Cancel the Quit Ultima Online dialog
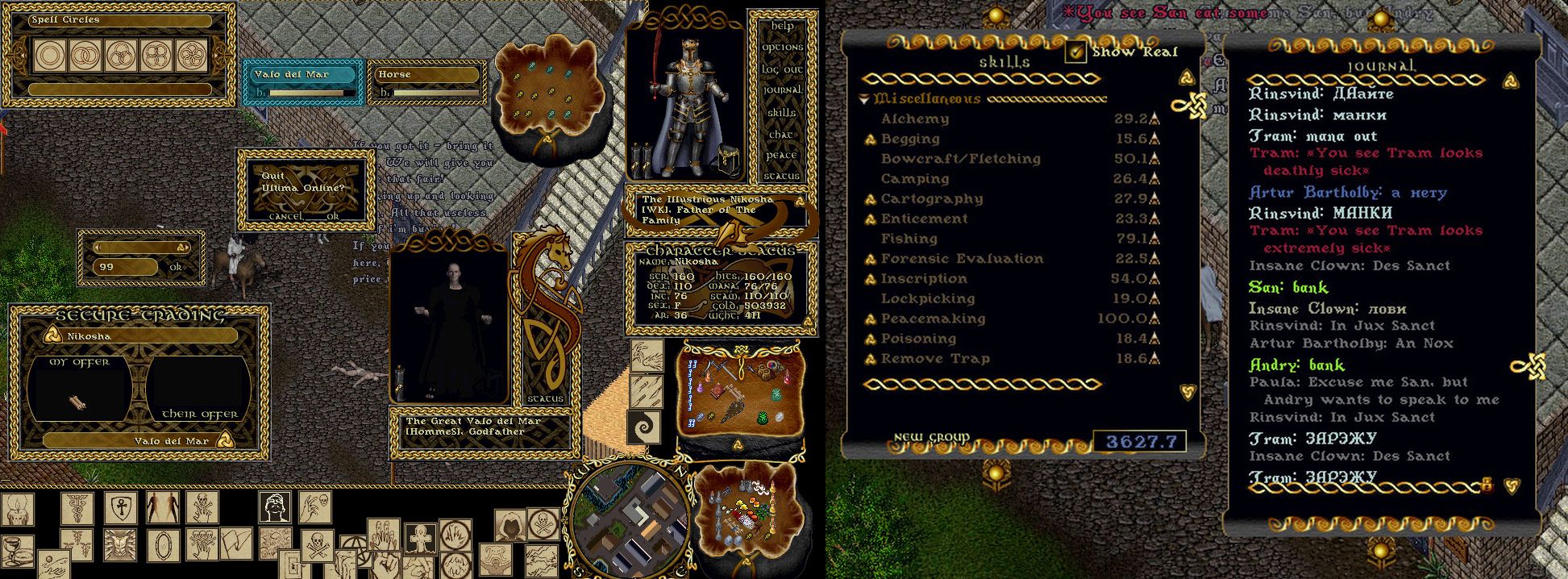Image resolution: width=1568 pixels, height=579 pixels. pos(285,216)
